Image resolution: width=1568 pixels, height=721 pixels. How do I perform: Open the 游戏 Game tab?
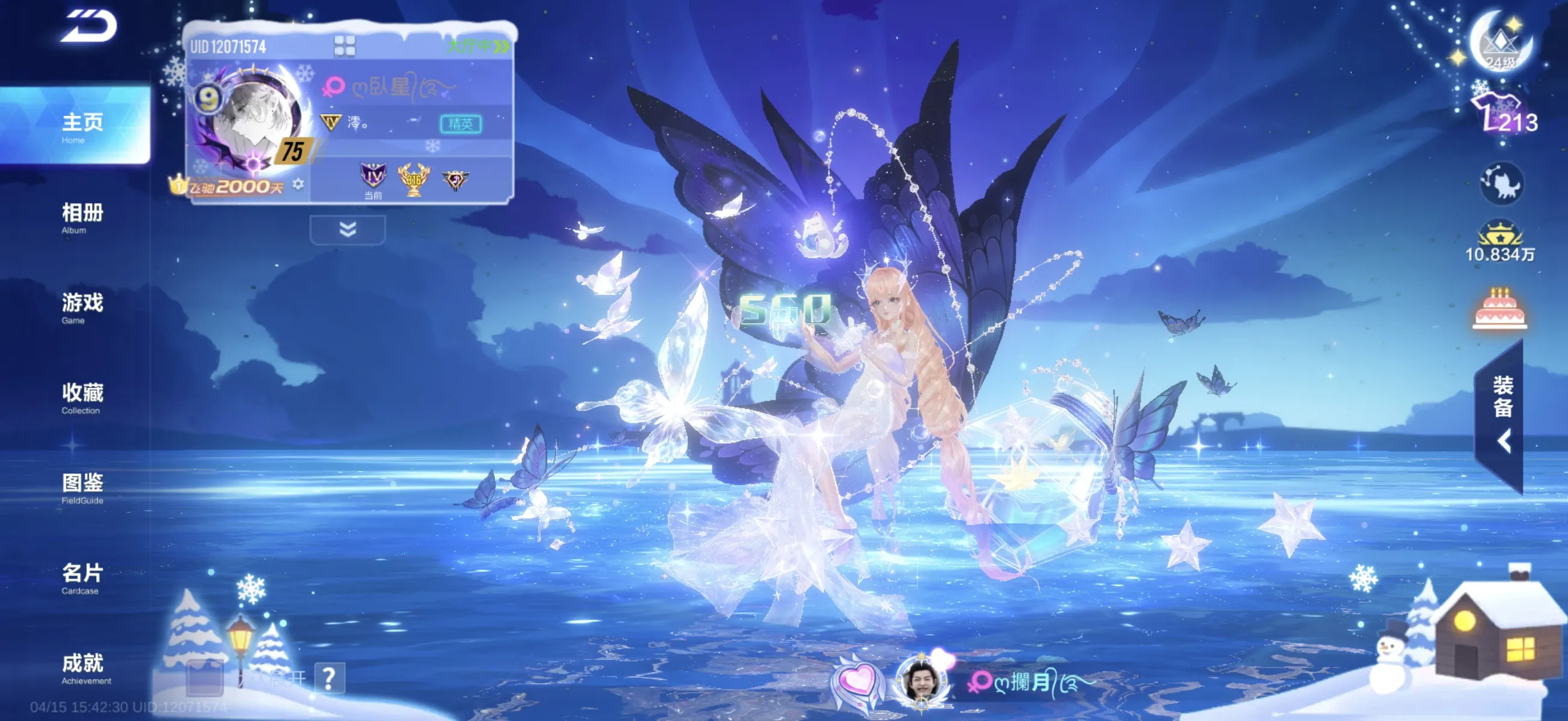(82, 307)
